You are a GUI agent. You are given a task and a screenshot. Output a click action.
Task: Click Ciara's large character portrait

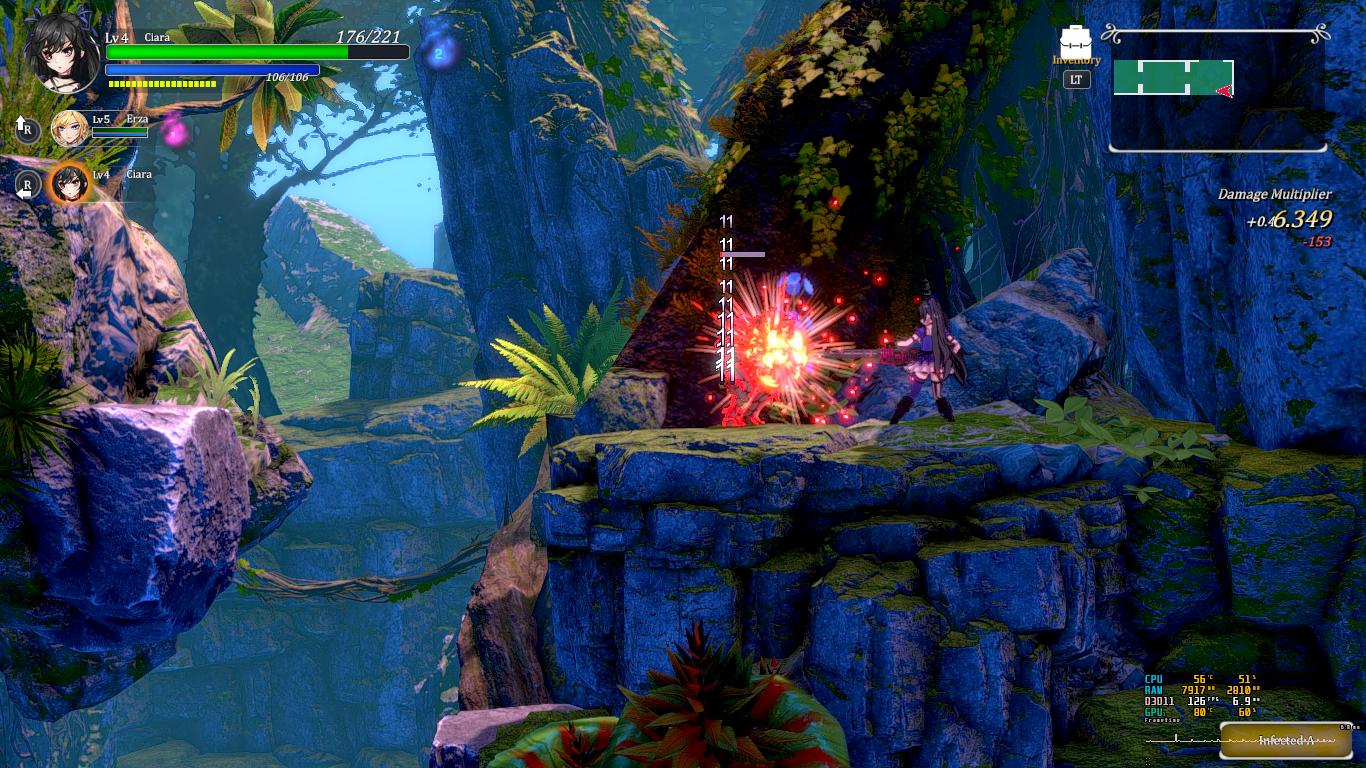click(62, 53)
